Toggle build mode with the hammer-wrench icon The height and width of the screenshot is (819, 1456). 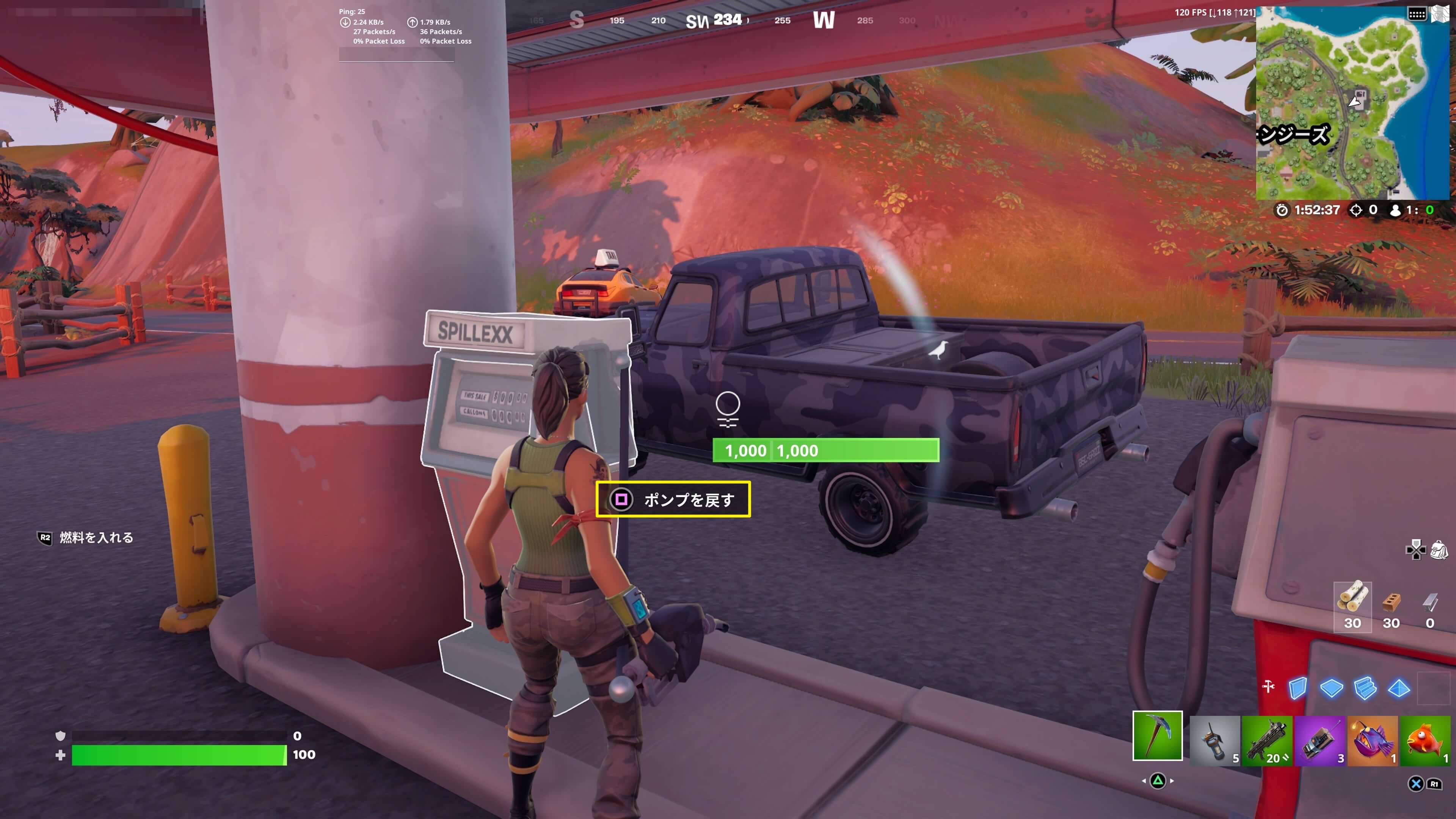pos(1268,687)
